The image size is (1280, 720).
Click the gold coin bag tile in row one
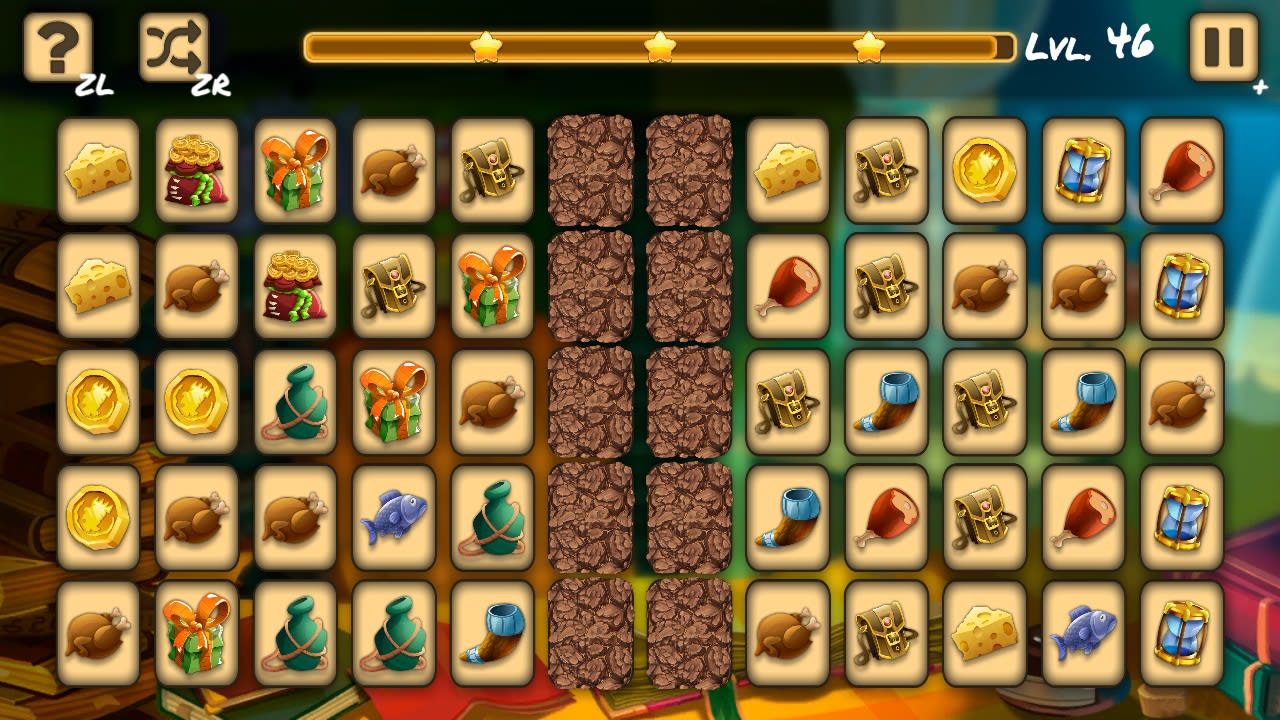[x=196, y=169]
